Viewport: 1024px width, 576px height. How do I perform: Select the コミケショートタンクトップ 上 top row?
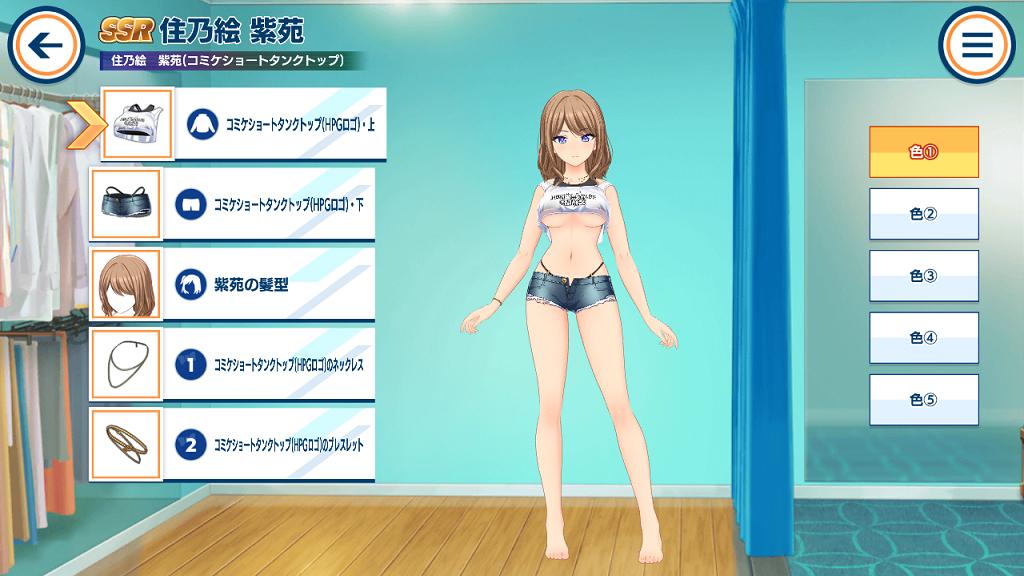click(x=280, y=124)
